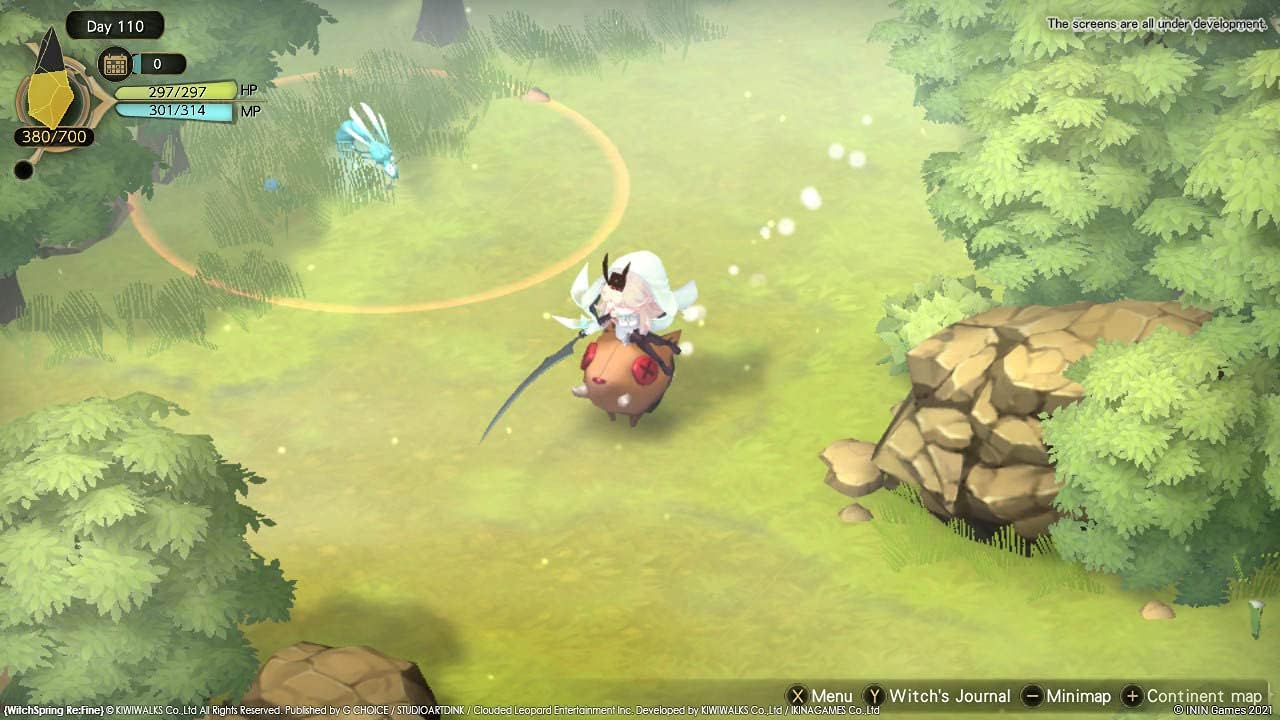Click the small dark orb below the crystal
This screenshot has width=1280, height=720.
coord(22,170)
